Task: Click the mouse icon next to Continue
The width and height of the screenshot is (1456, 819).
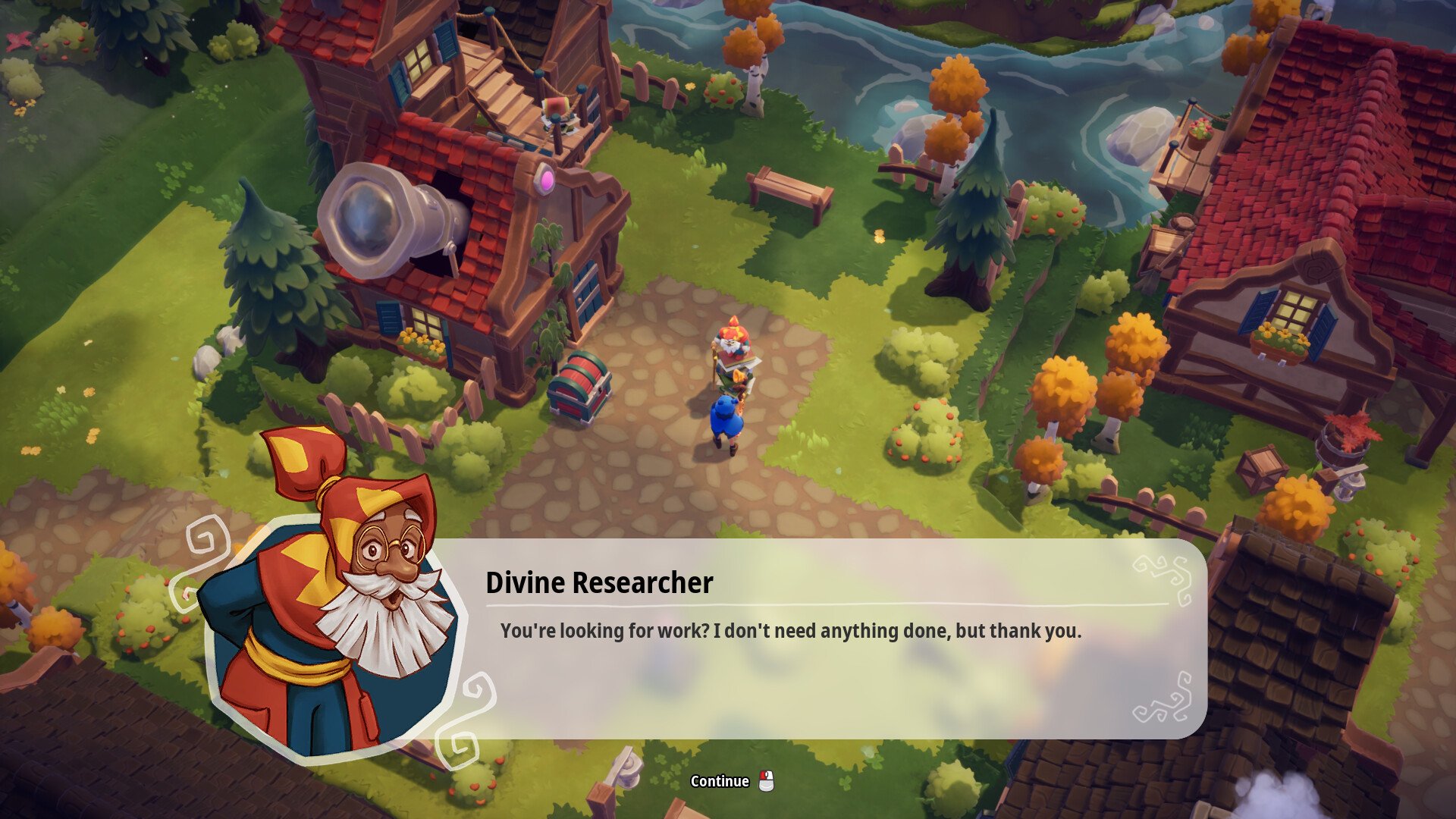Action: coord(766,780)
